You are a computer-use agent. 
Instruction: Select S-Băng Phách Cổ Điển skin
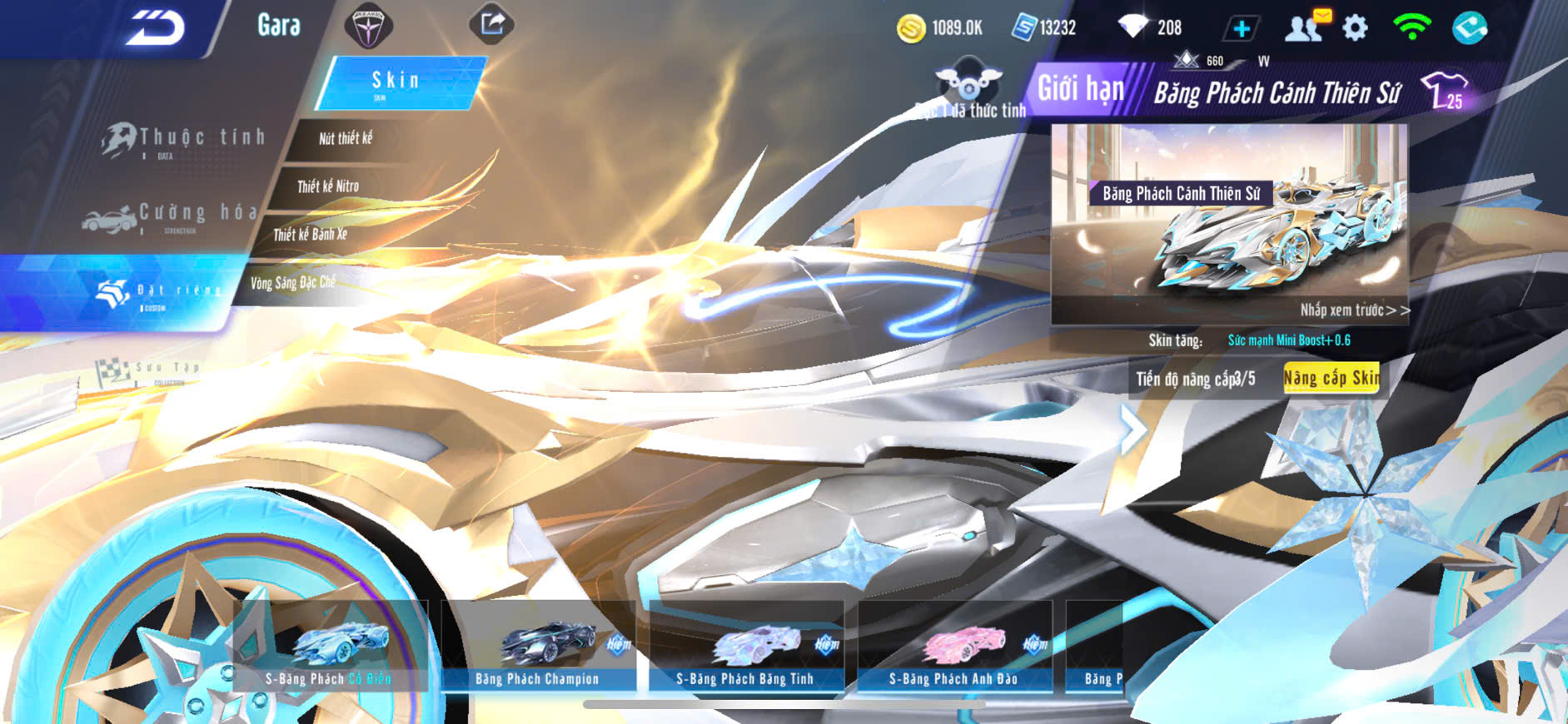(330, 647)
